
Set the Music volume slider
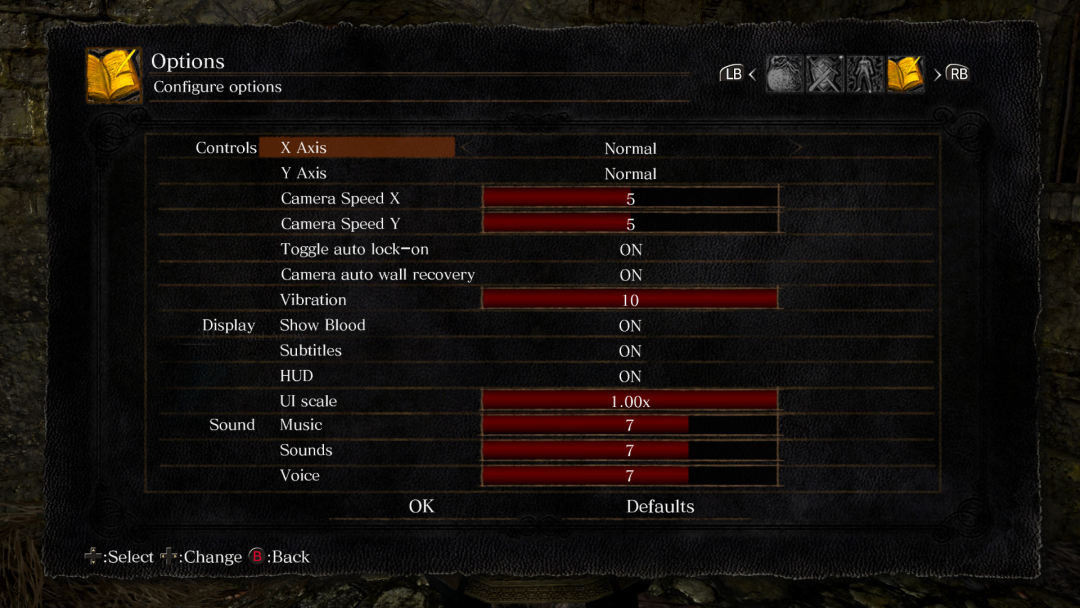pos(630,425)
